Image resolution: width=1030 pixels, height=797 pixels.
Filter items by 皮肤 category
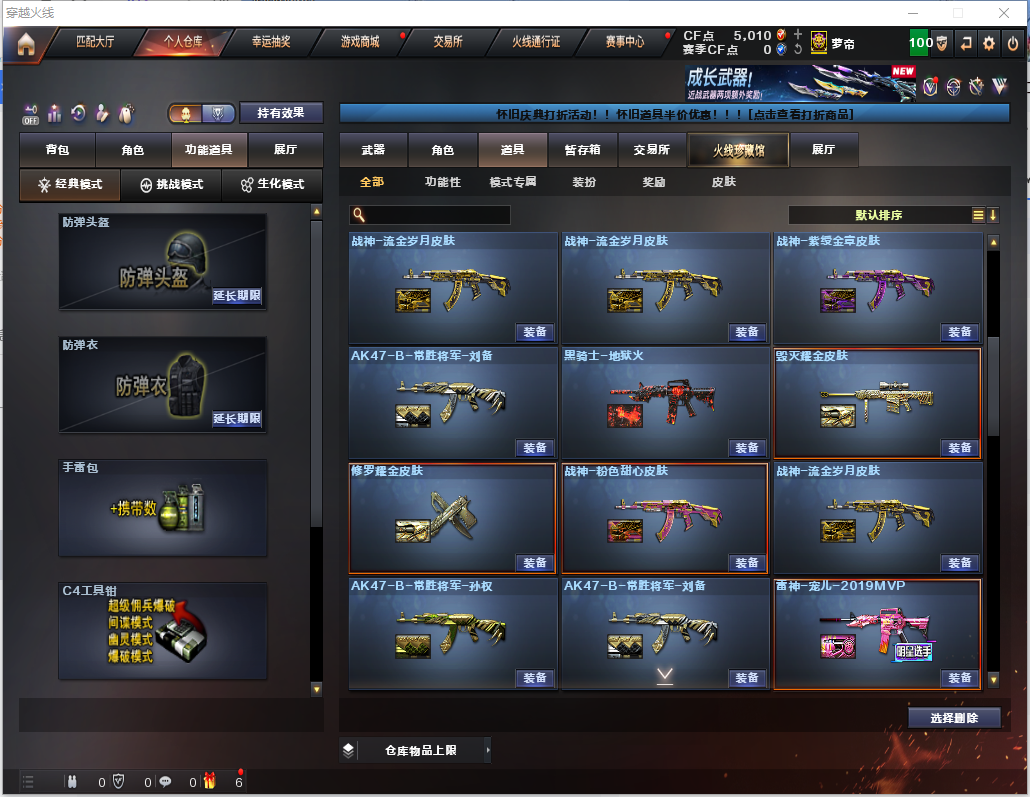point(723,182)
